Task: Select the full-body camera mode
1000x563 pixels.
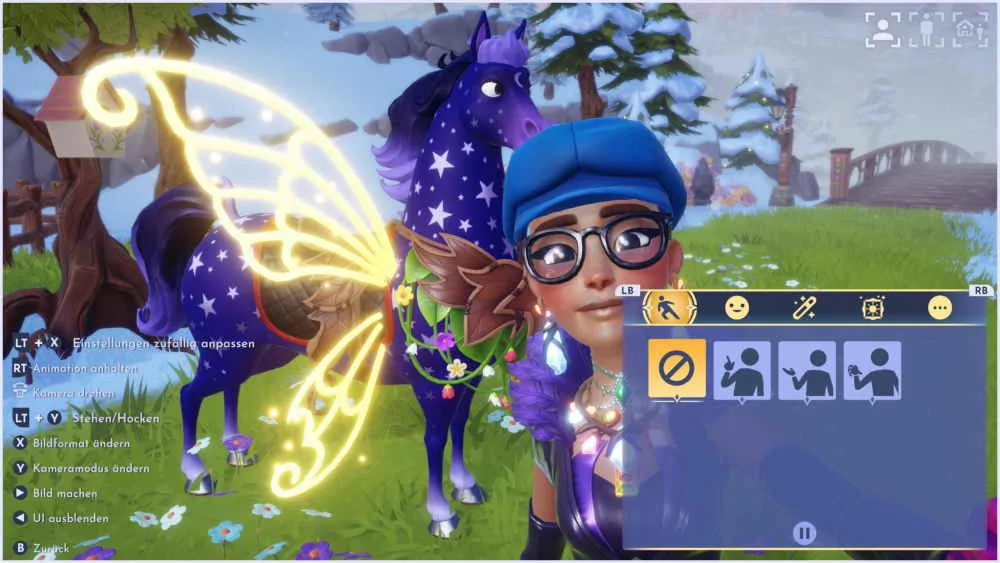Action: pos(926,29)
